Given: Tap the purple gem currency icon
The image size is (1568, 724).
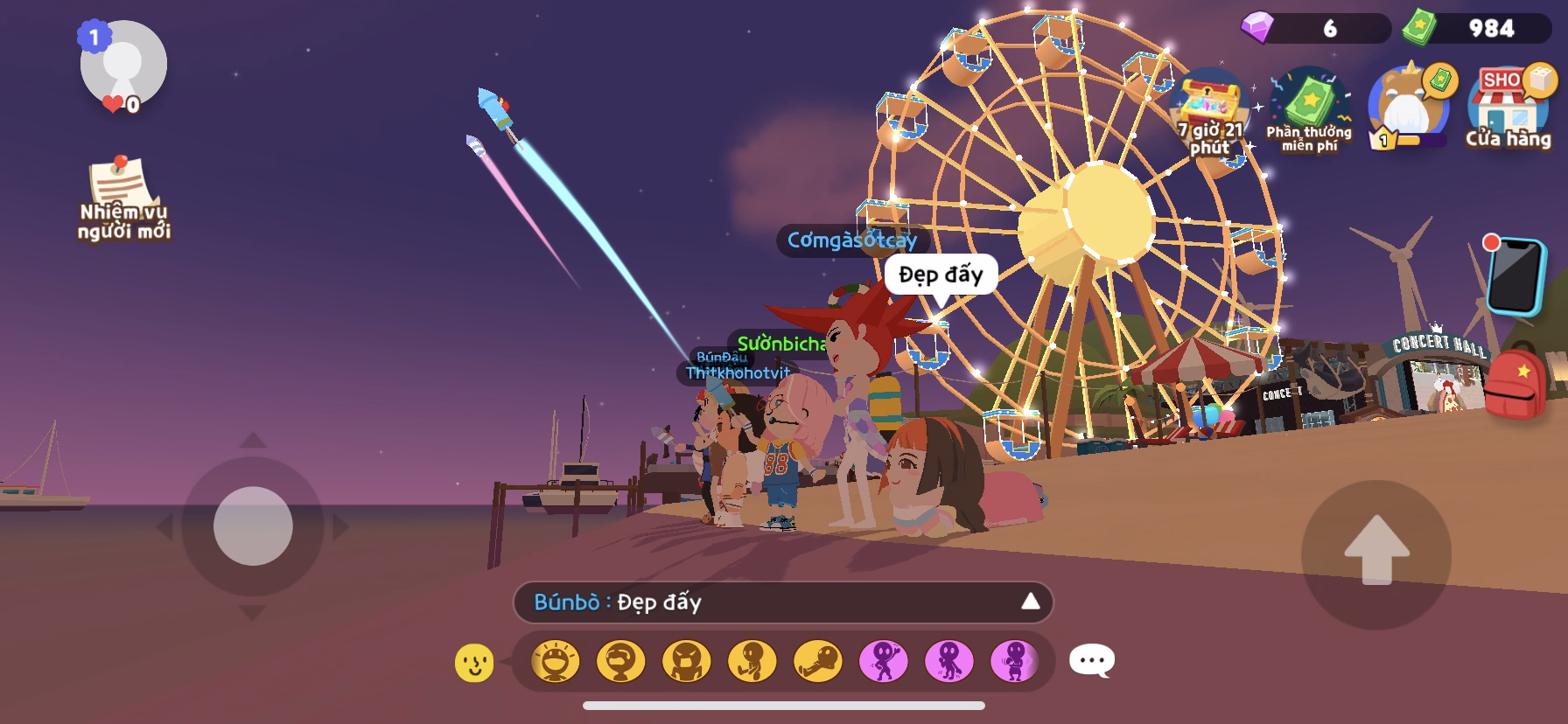Looking at the screenshot, I should [1258, 28].
